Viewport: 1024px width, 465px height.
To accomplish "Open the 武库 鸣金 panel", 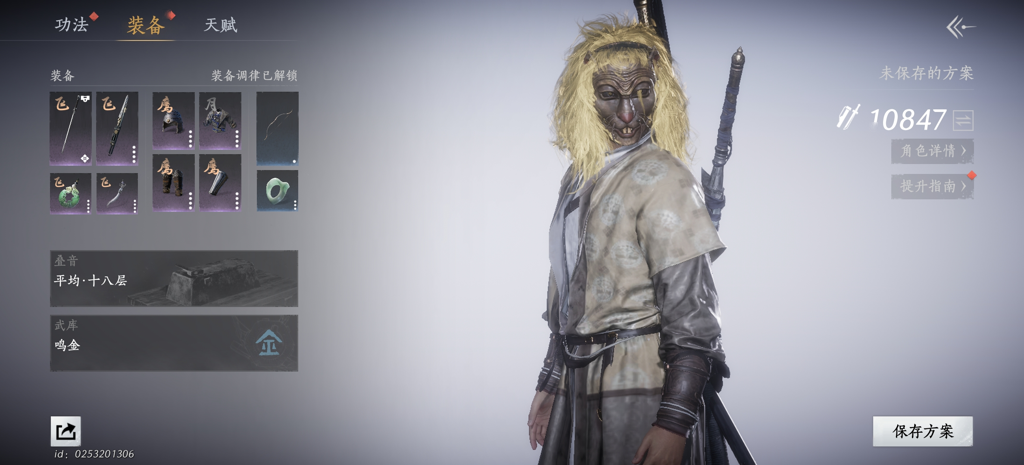I will tap(174, 343).
